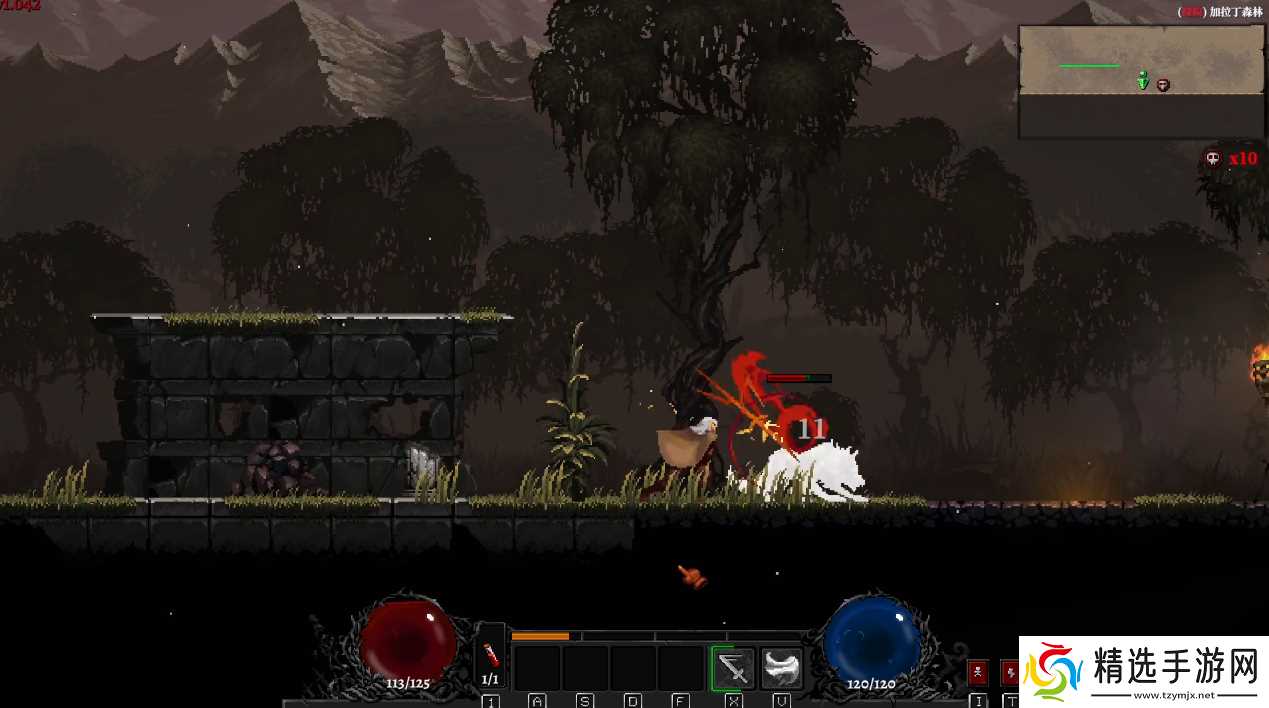1269x708 pixels.
Task: Activate the white slash skill icon
Action: click(x=781, y=668)
